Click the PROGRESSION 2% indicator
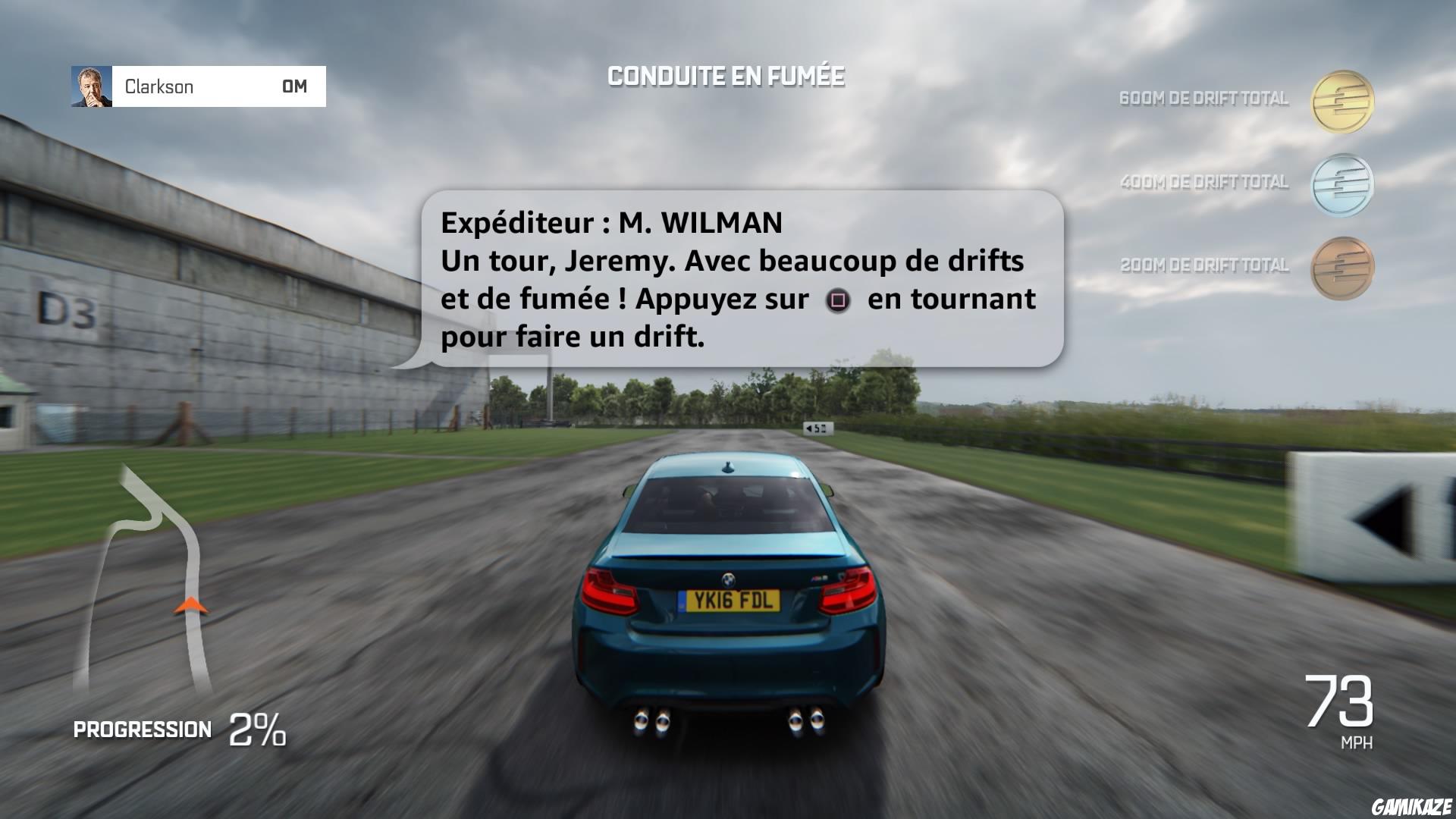Screen dimensions: 1456x819 point(174,730)
